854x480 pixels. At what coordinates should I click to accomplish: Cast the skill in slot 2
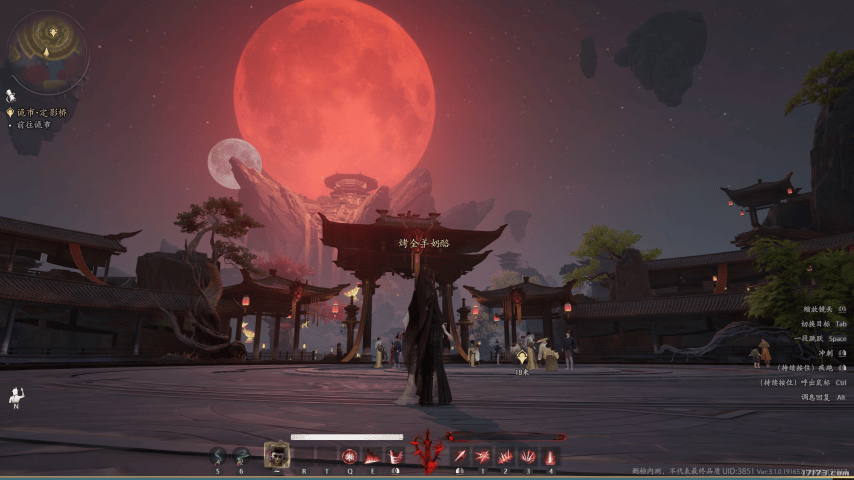click(506, 456)
